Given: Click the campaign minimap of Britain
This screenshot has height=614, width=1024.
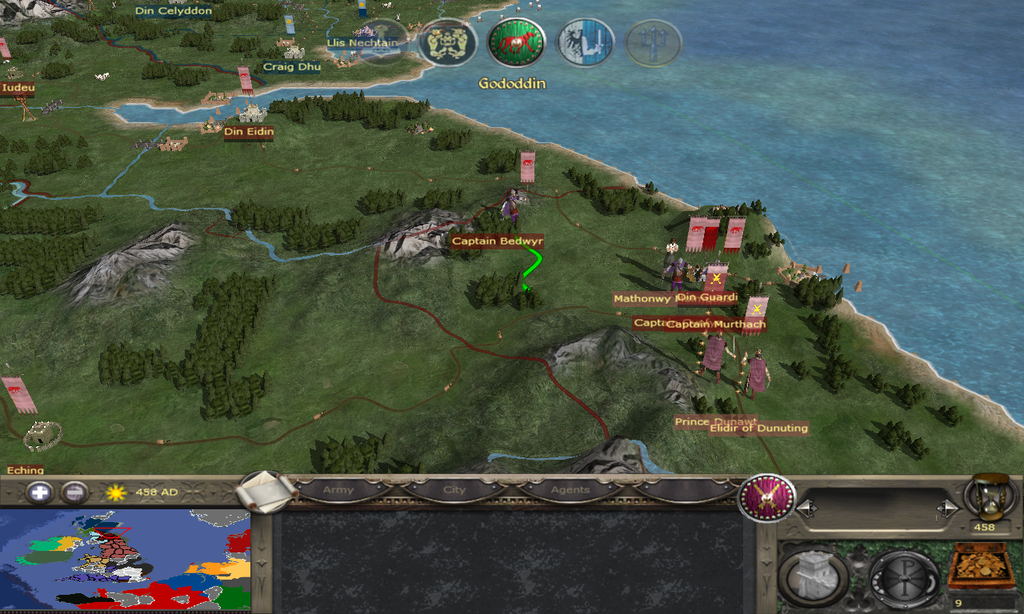Looking at the screenshot, I should 124,560.
